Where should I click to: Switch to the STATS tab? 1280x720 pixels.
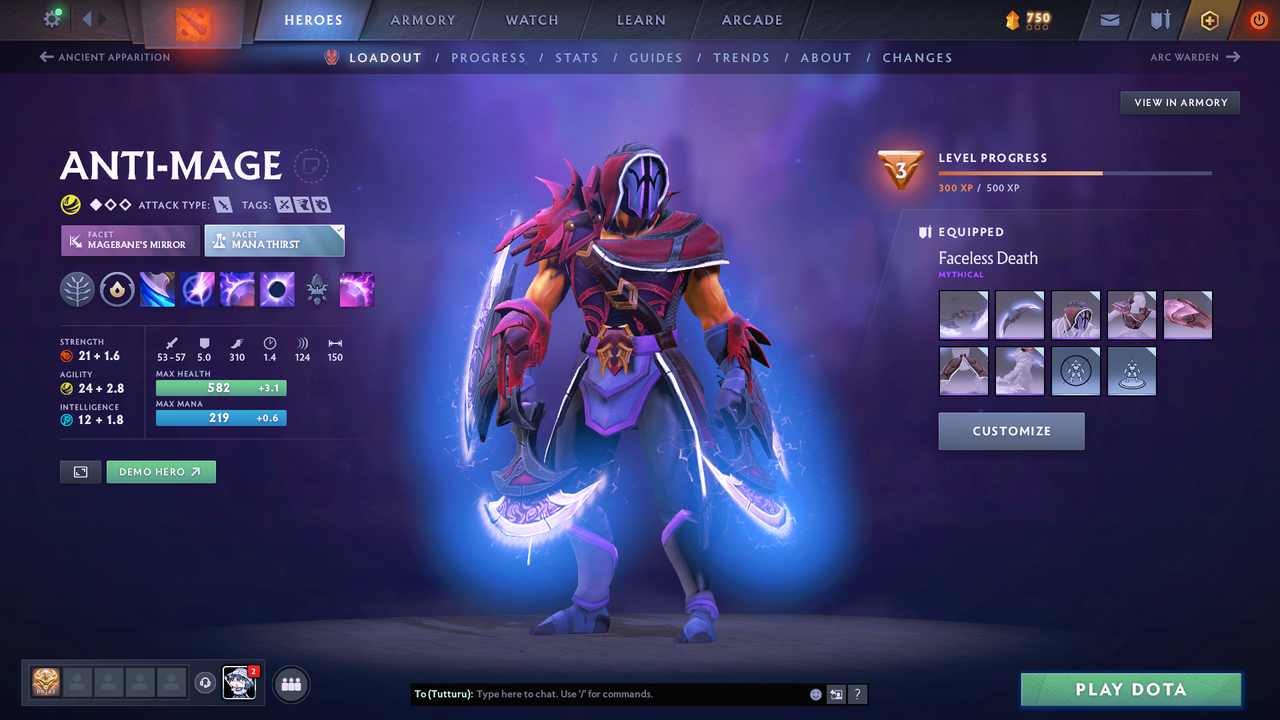[x=577, y=57]
